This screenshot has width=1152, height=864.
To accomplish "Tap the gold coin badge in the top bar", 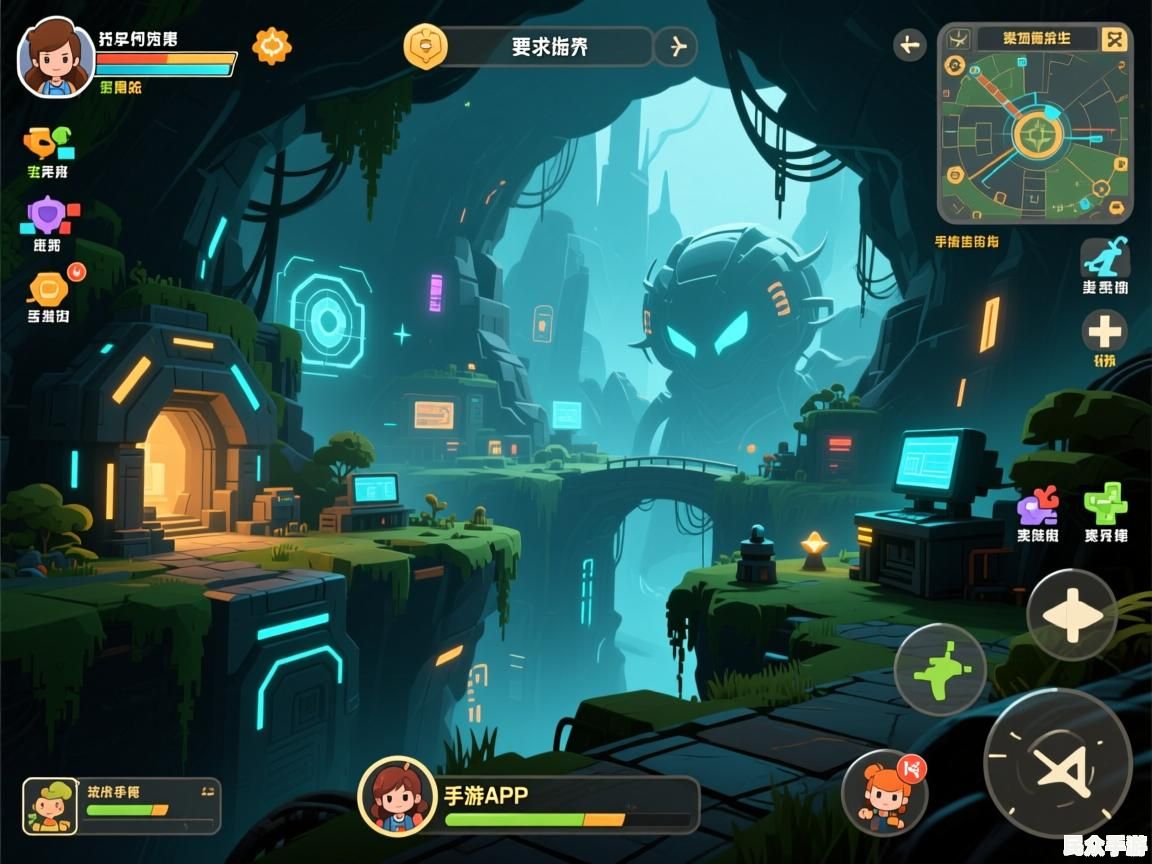I will pos(424,46).
